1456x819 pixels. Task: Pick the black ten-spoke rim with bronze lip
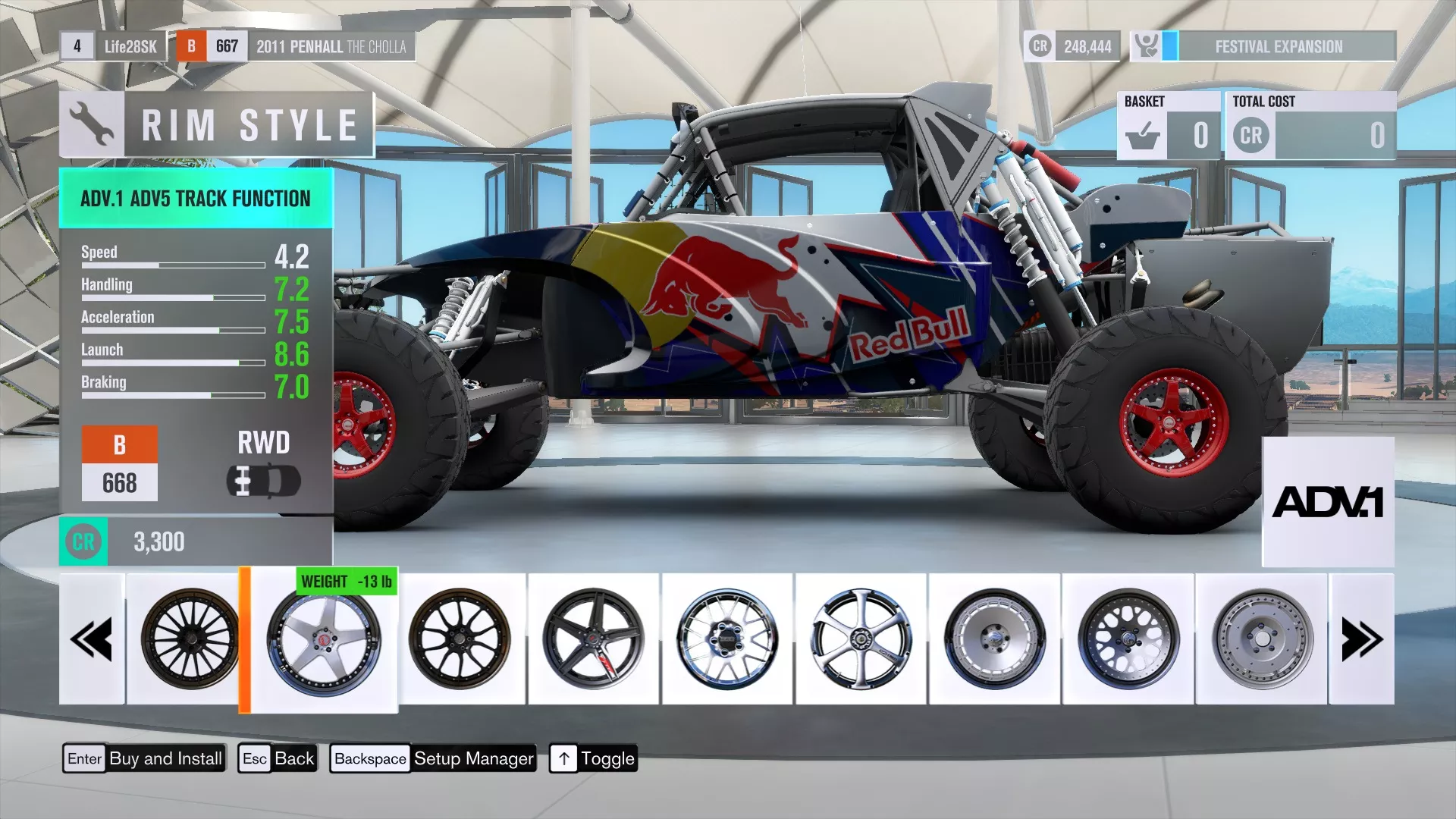click(x=460, y=639)
